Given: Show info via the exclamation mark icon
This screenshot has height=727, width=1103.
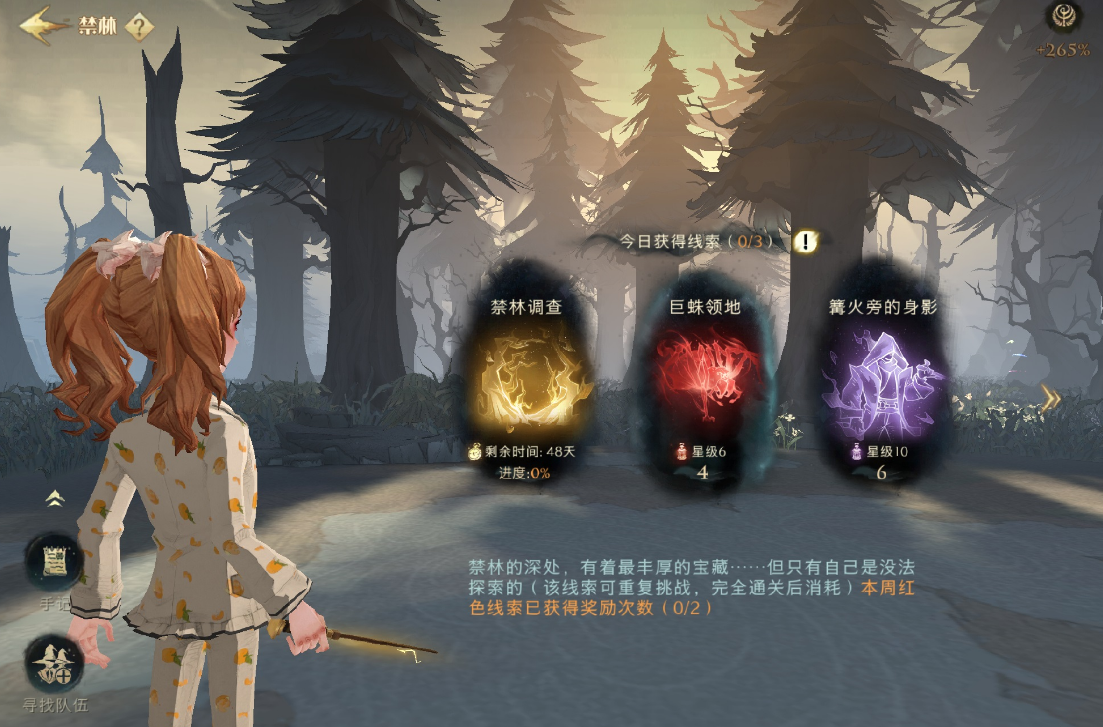Looking at the screenshot, I should [x=806, y=241].
